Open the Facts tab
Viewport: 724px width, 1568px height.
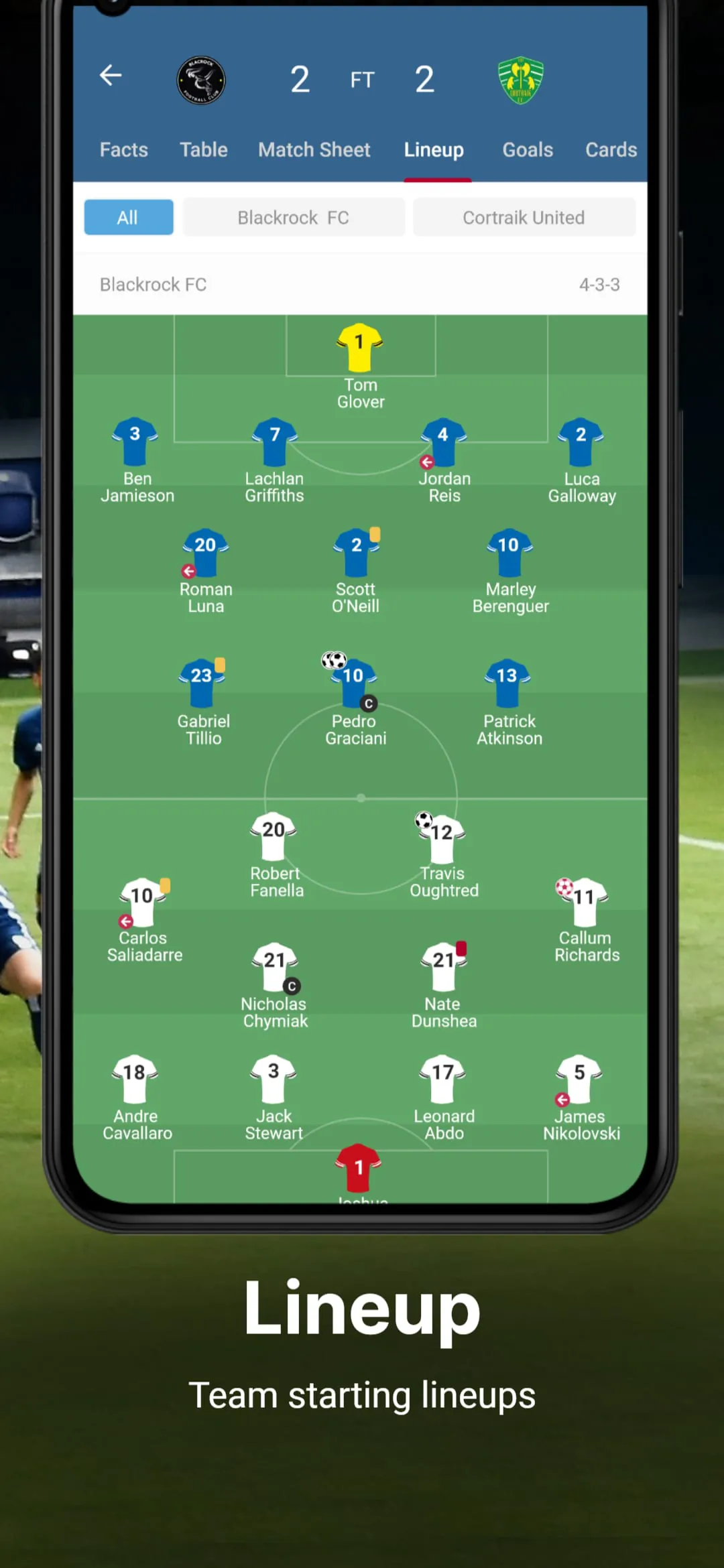(x=124, y=149)
